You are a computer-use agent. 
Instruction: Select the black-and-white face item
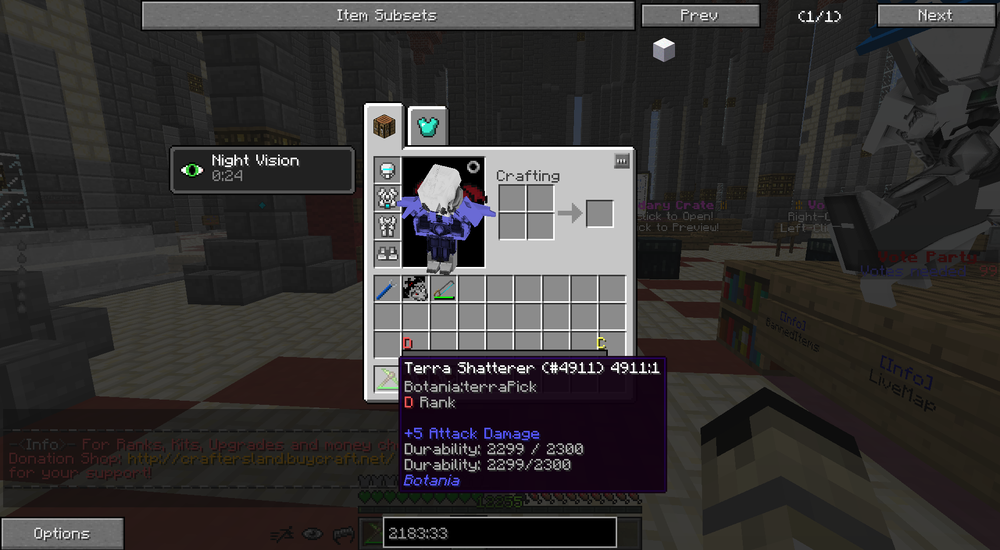[x=415, y=290]
